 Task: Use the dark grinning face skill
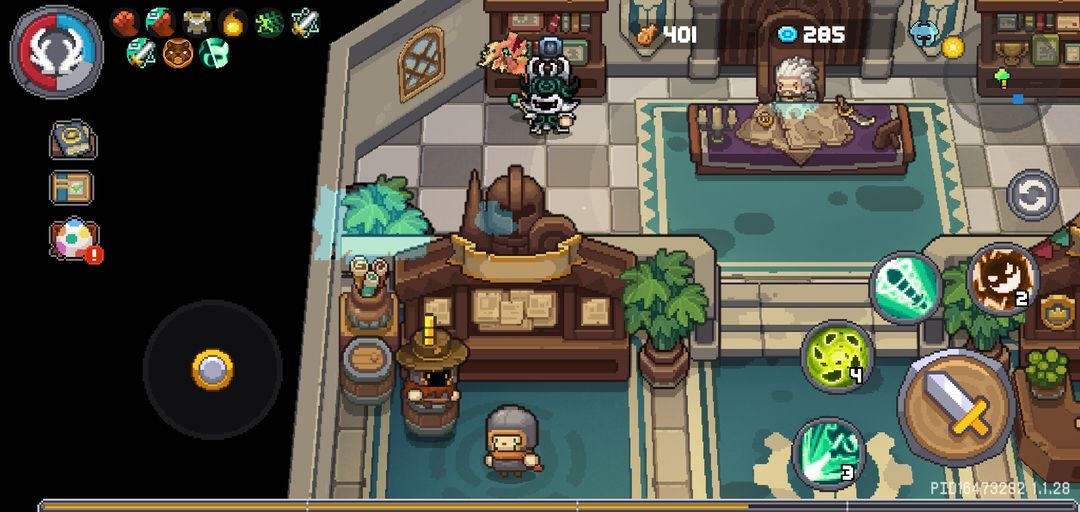pyautogui.click(x=1002, y=279)
